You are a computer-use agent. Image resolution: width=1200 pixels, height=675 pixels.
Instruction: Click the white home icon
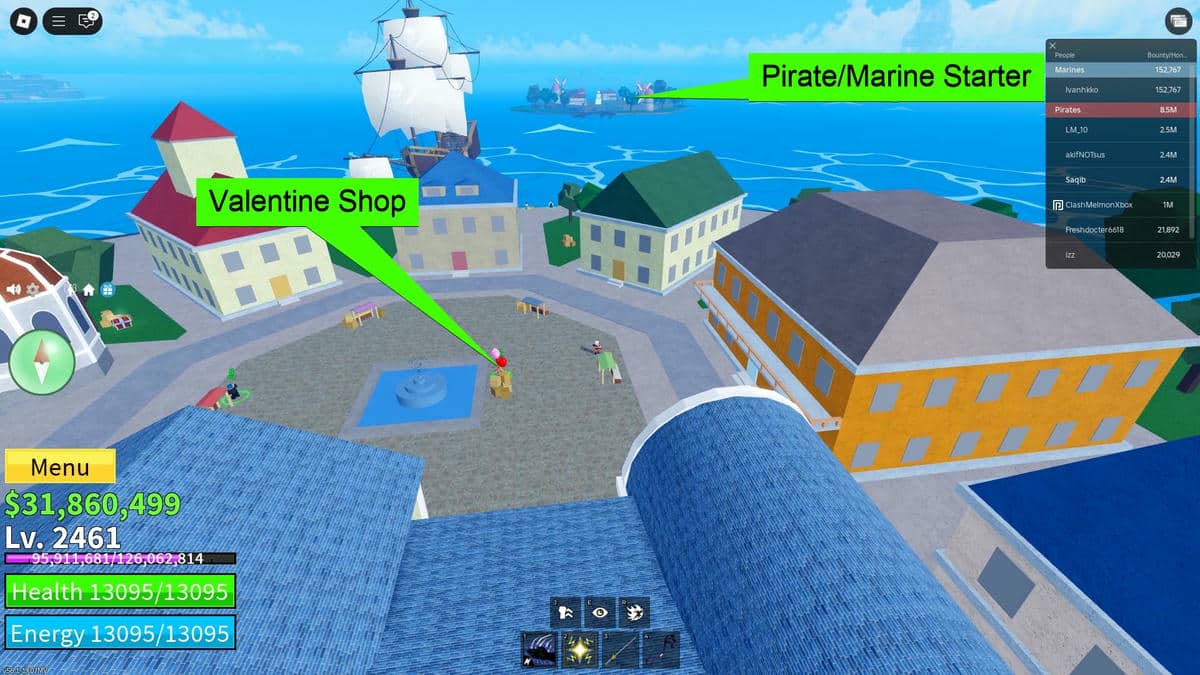point(88,290)
